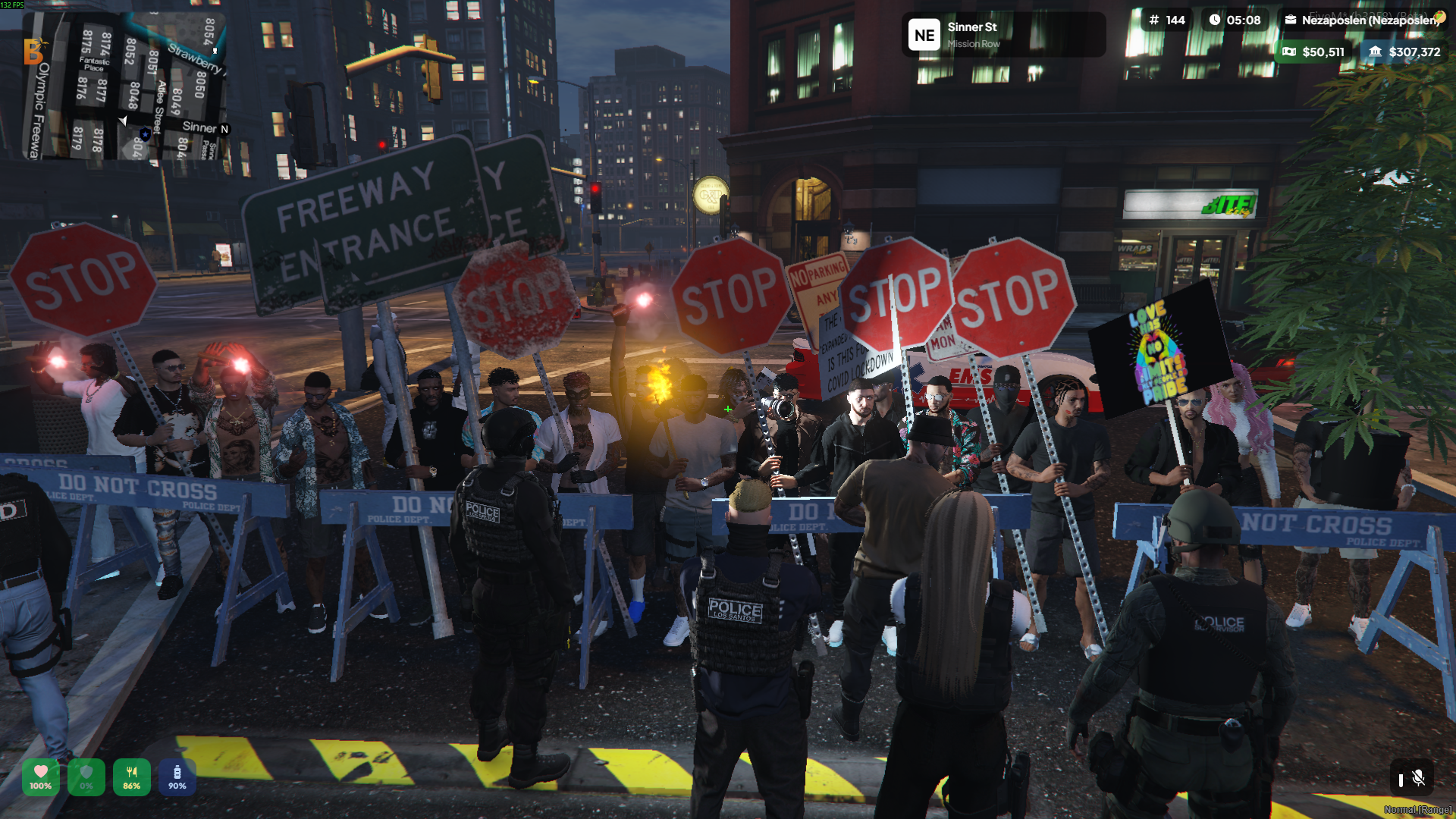This screenshot has height=819, width=1456.
Task: Toggle the muted microphone icon
Action: click(x=1418, y=778)
